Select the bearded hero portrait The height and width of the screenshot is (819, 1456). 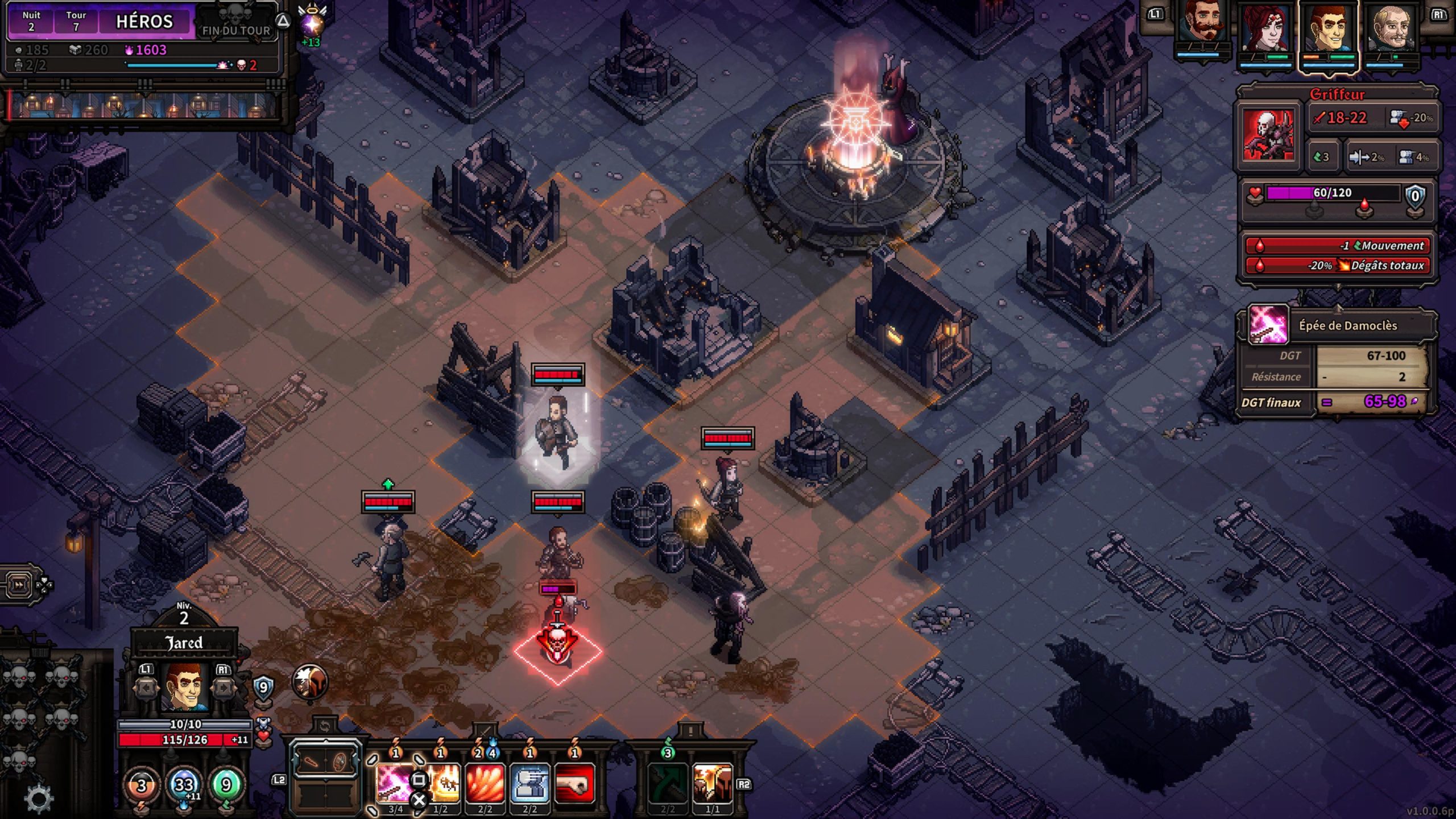click(1202, 28)
